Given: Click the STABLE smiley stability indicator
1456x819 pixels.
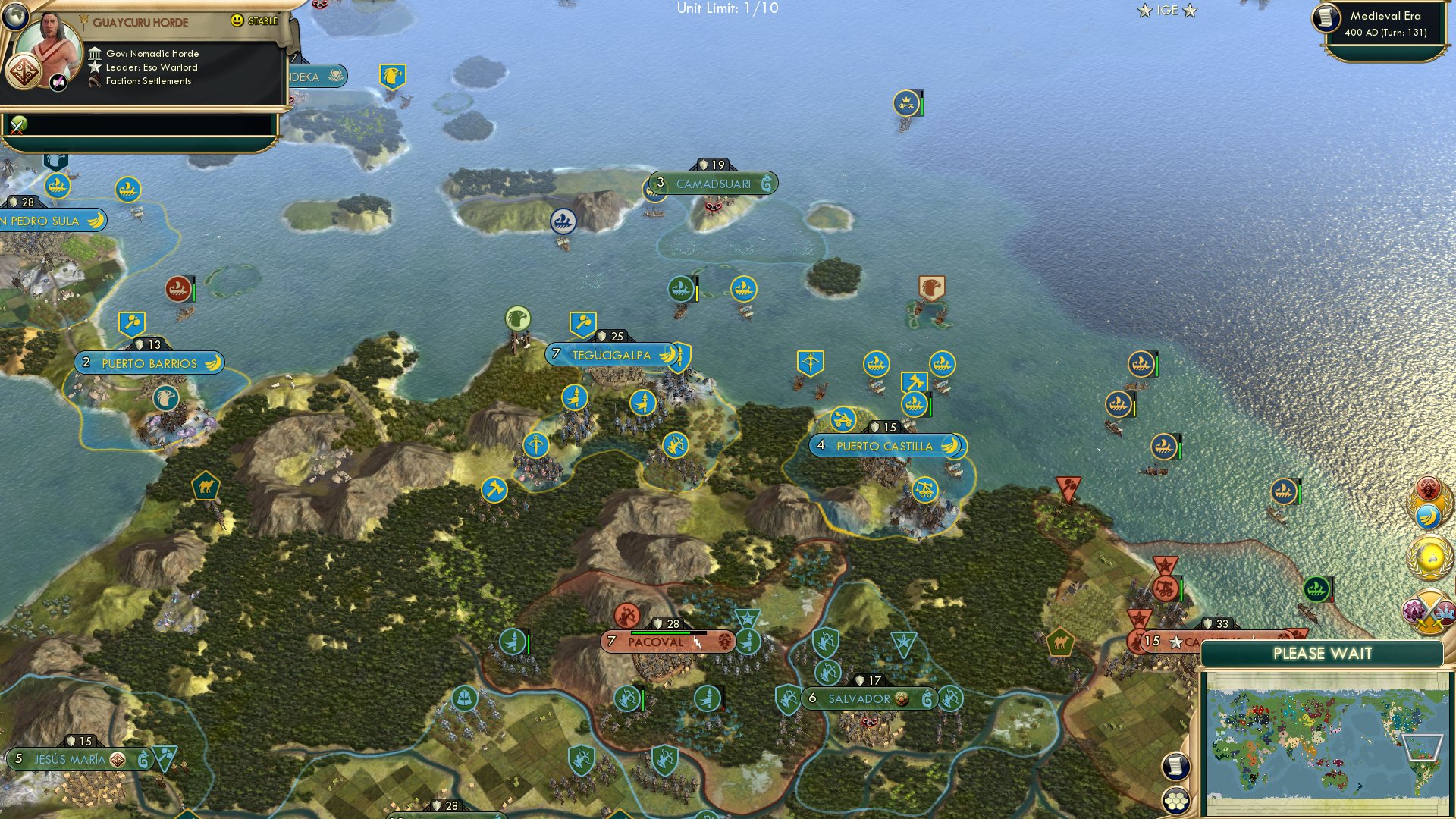Looking at the screenshot, I should 237,20.
